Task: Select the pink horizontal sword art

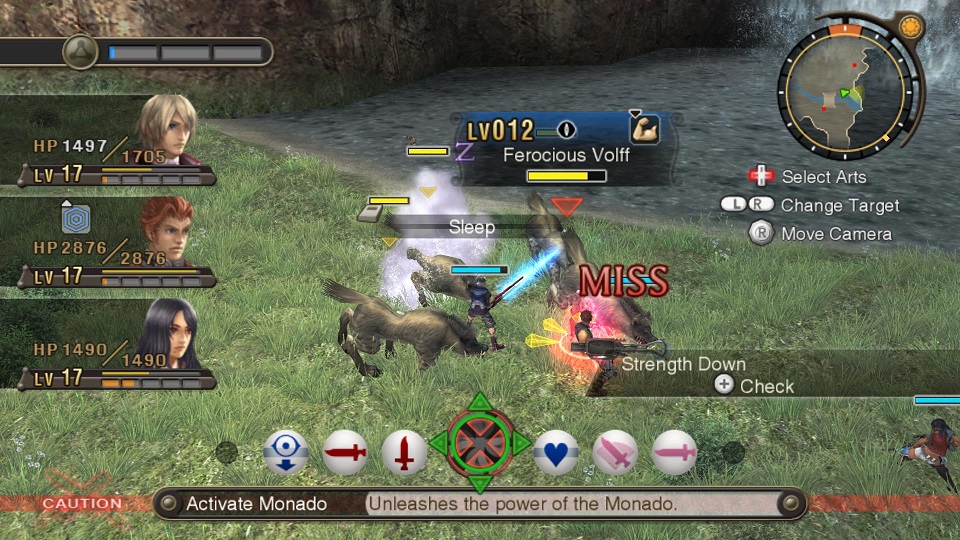Action: [x=675, y=454]
